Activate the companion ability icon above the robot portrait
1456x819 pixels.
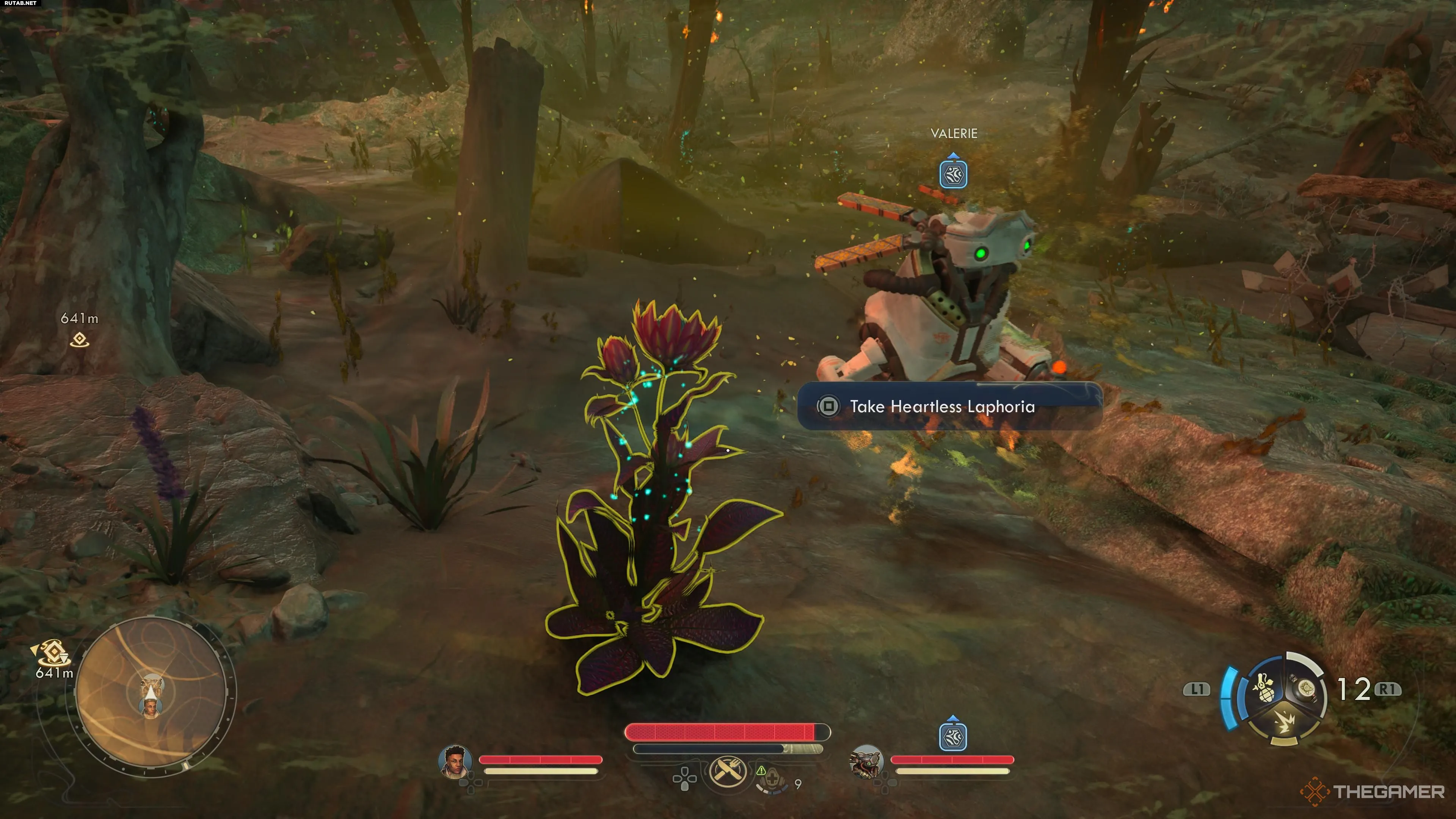tap(953, 736)
